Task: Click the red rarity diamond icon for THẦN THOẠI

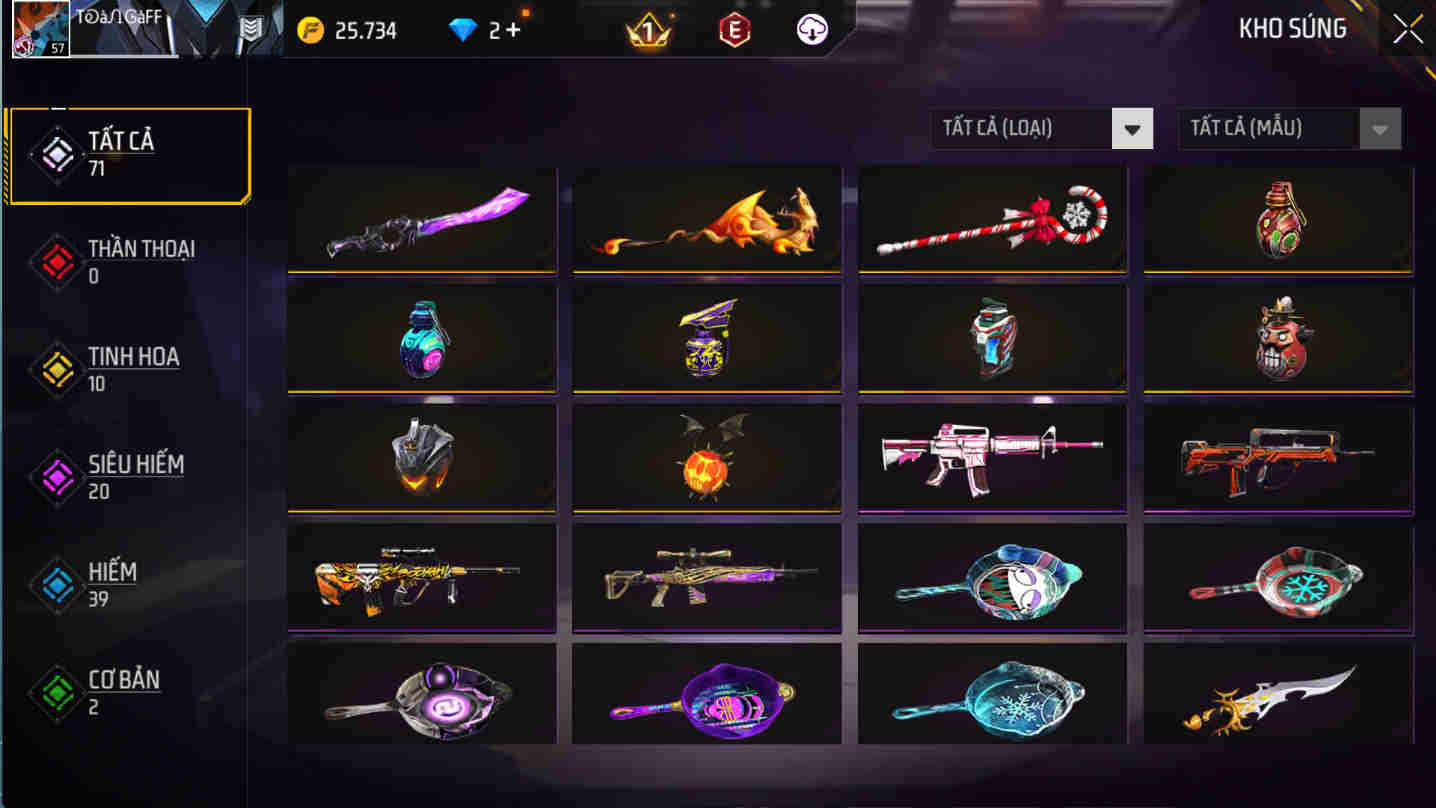Action: click(x=55, y=260)
